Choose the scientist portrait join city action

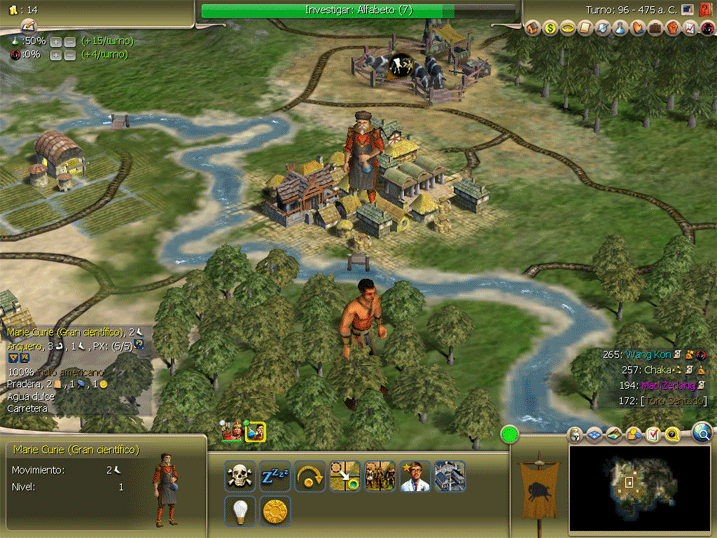(x=415, y=476)
